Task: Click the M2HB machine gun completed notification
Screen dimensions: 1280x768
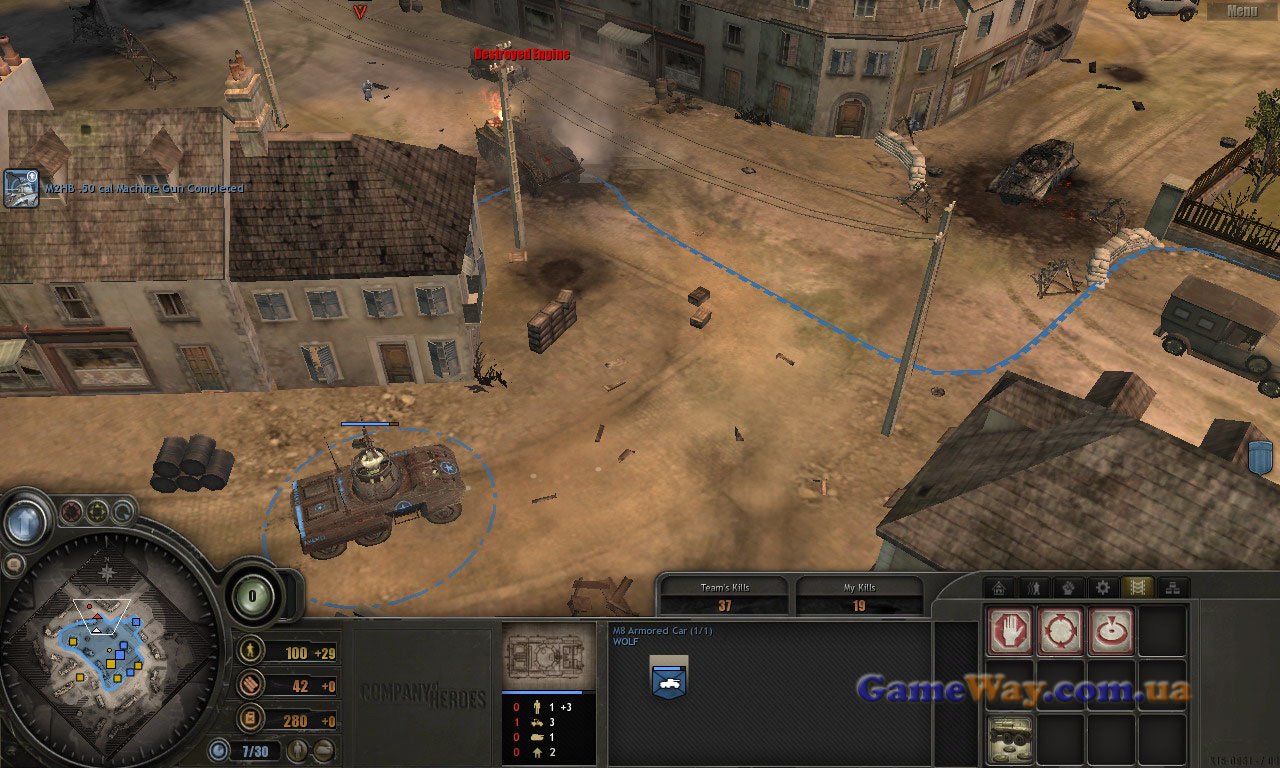Action: [21, 188]
